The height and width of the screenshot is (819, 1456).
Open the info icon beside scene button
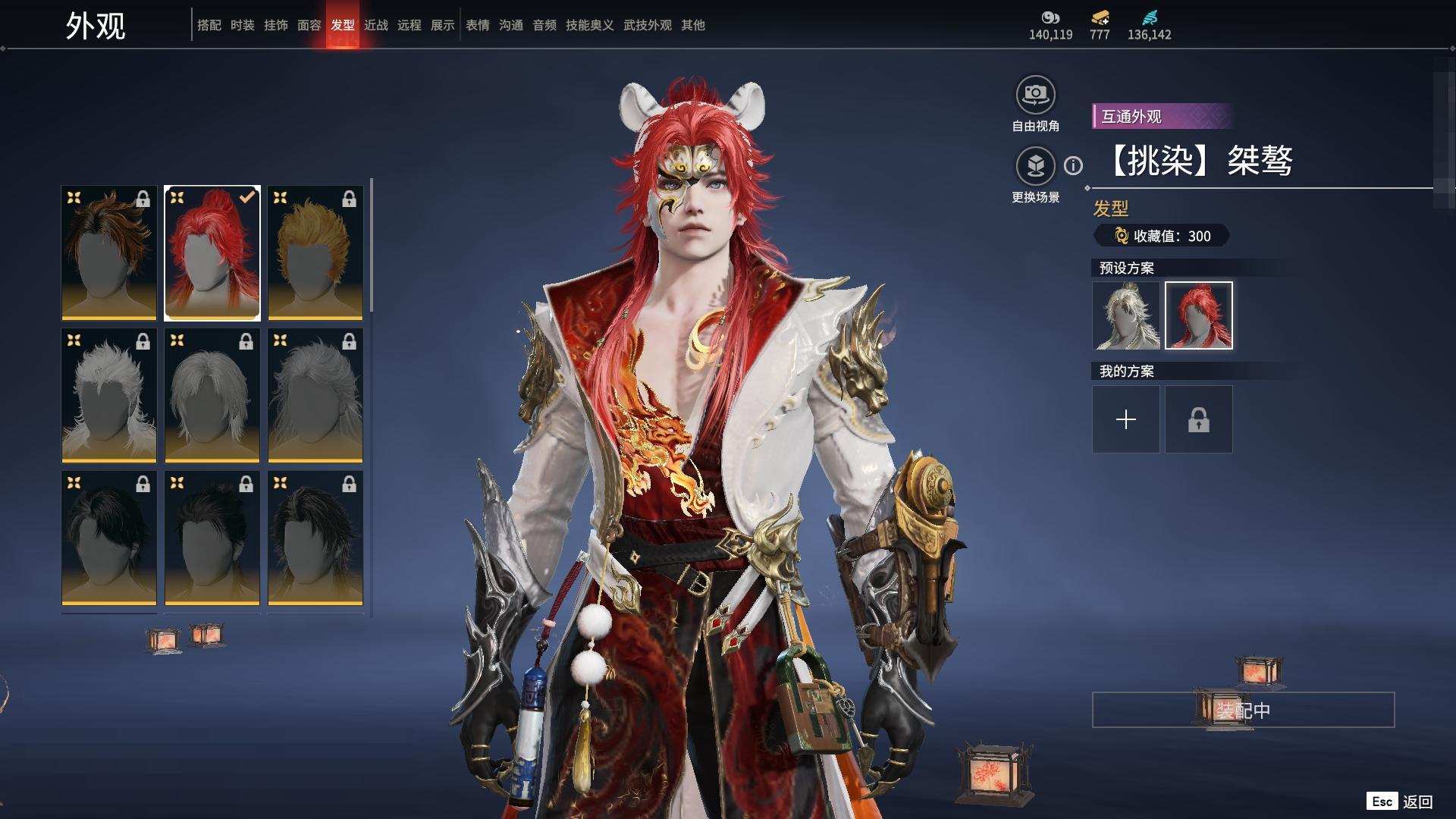1073,165
